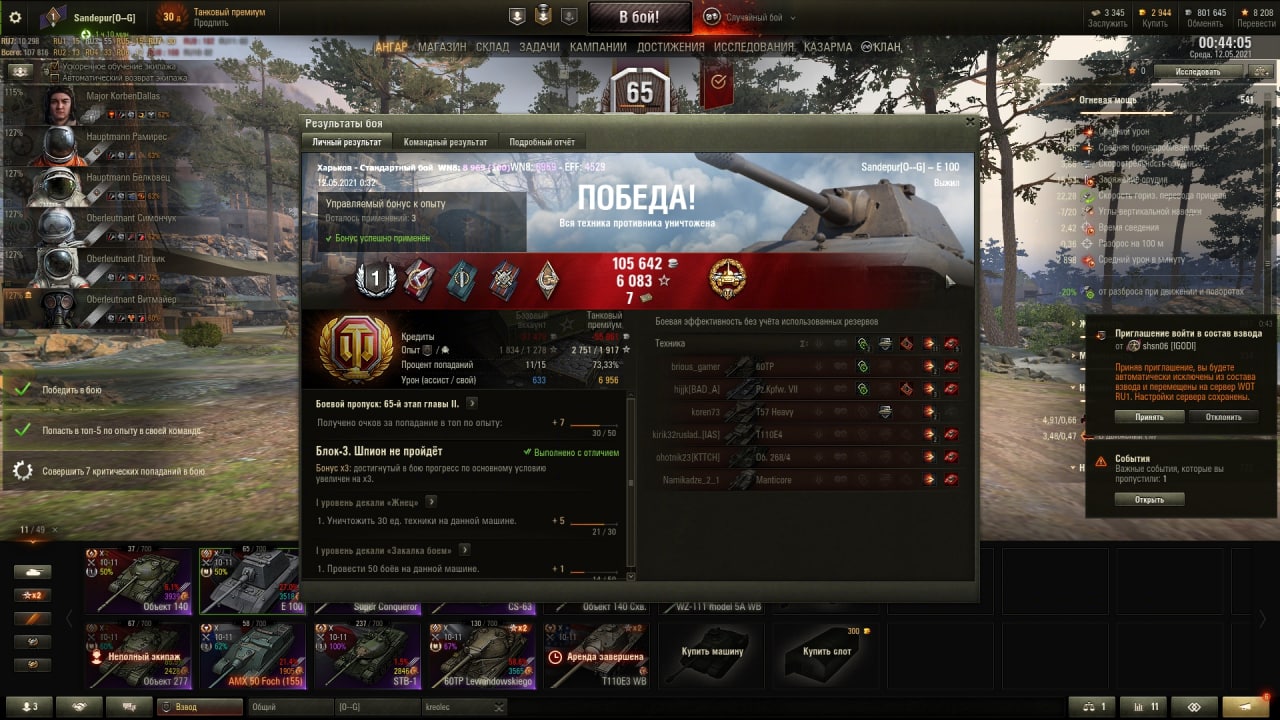Image resolution: width=1280 pixels, height=720 pixels.
Task: Start battle with the В бой! button
Action: click(x=639, y=17)
